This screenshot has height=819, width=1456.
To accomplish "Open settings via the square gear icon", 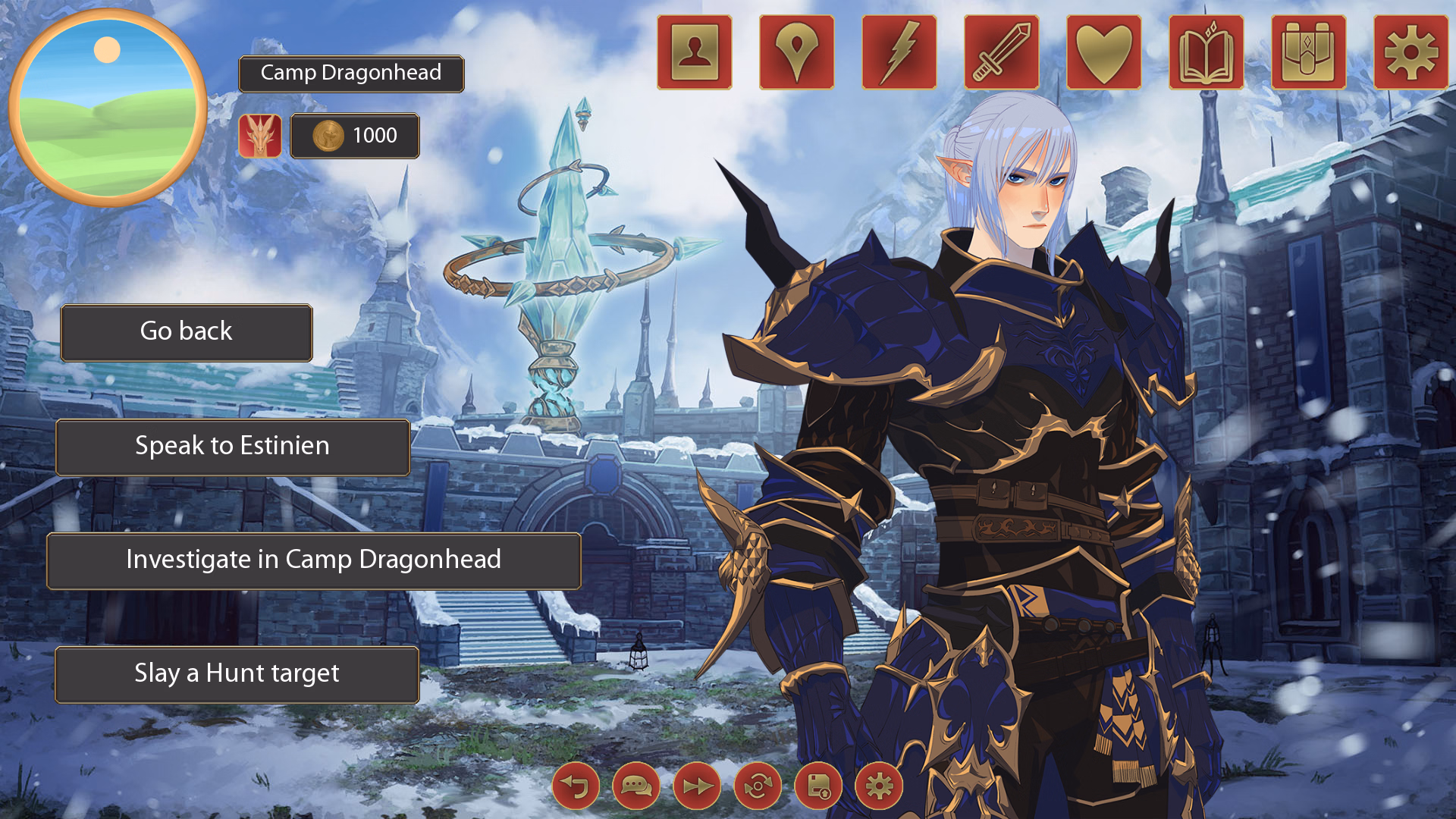I will pos(1410,52).
